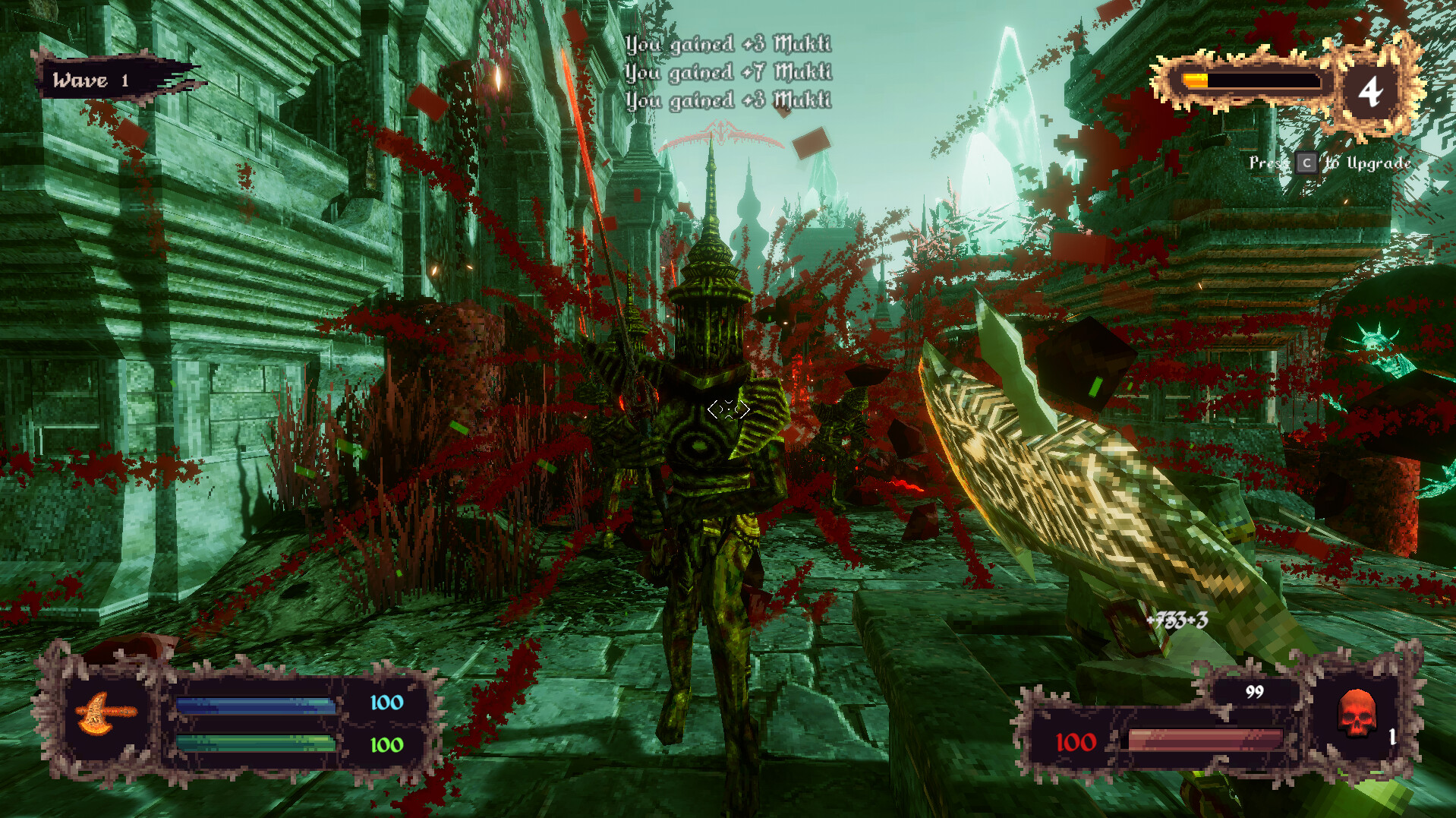Click the C key prompt icon
The image size is (1456, 818).
tap(1307, 163)
